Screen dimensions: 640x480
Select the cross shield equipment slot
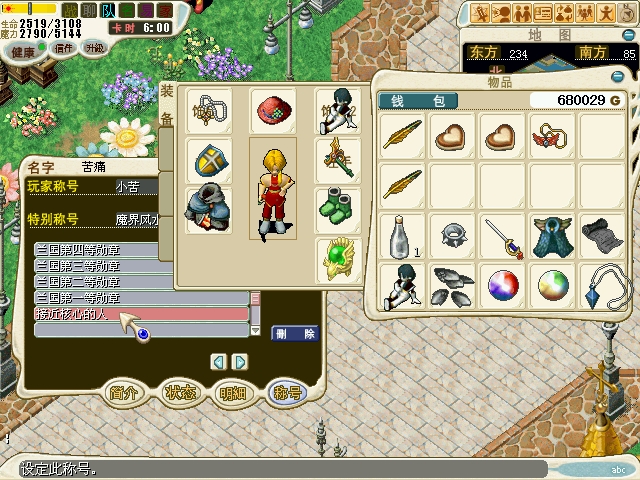pyautogui.click(x=209, y=159)
